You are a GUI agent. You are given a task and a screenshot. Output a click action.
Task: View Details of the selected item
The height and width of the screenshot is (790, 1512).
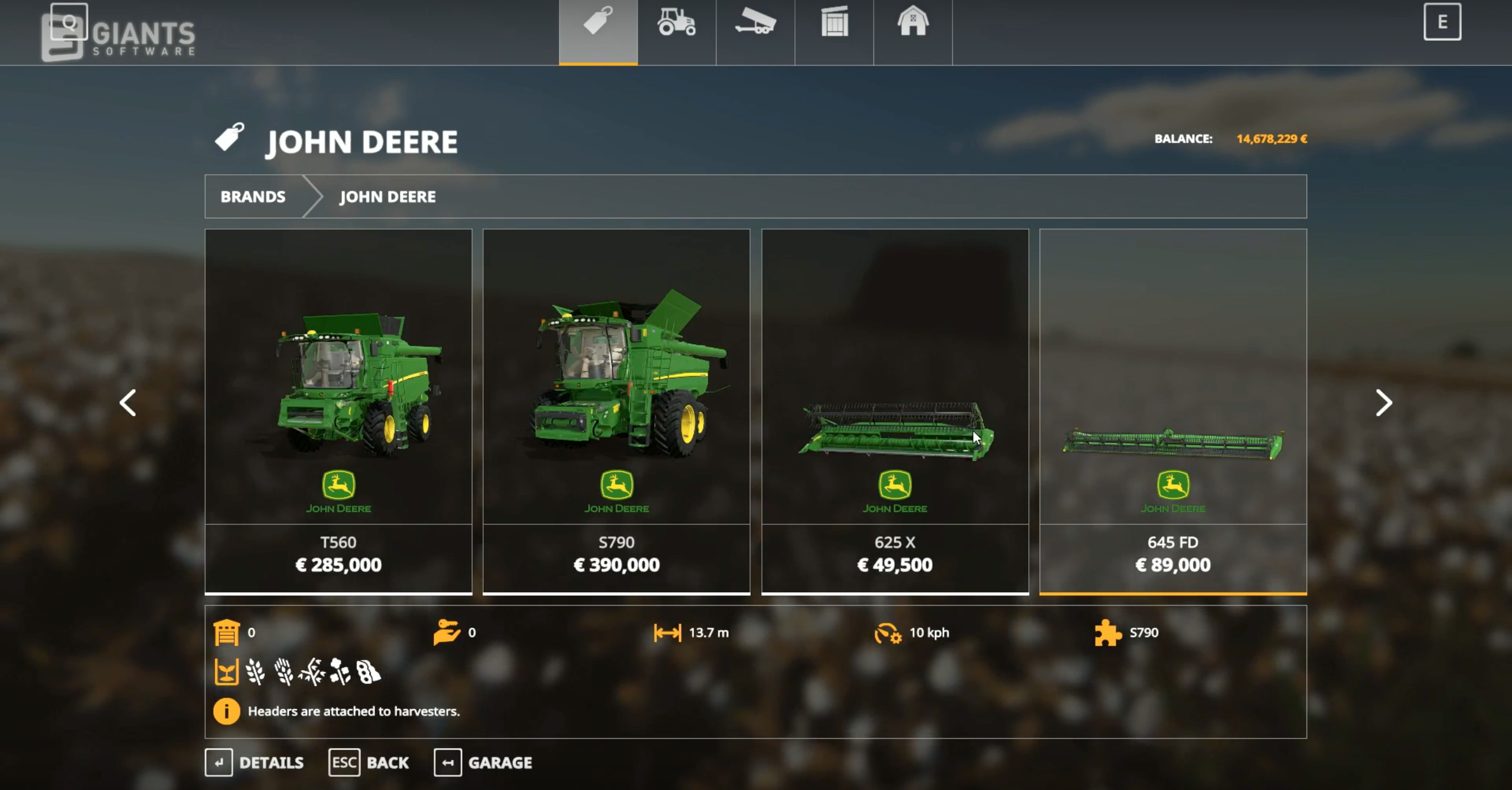point(255,763)
